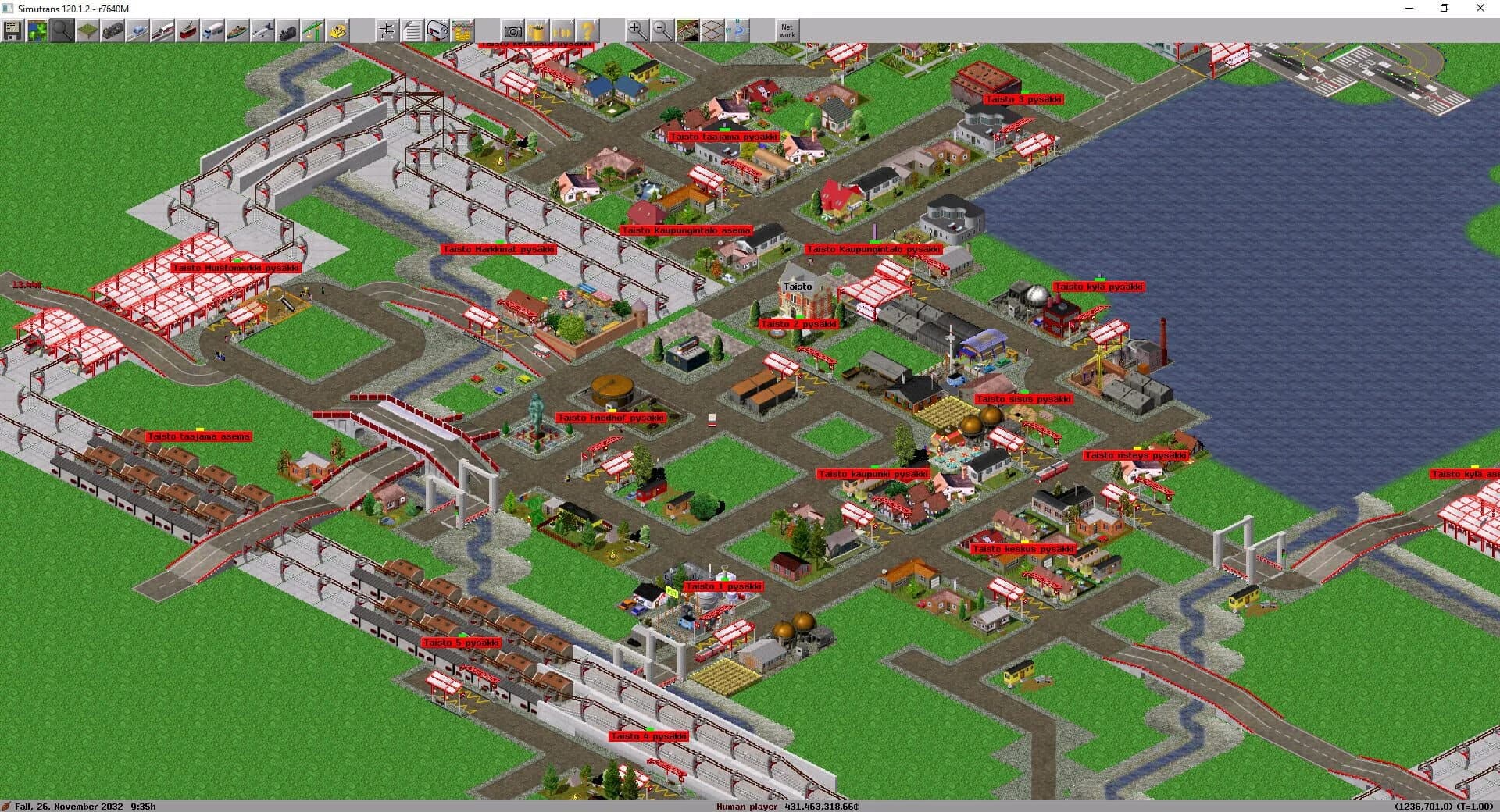Open the minimap with the map icon
This screenshot has height=812, width=1500.
coord(37,31)
